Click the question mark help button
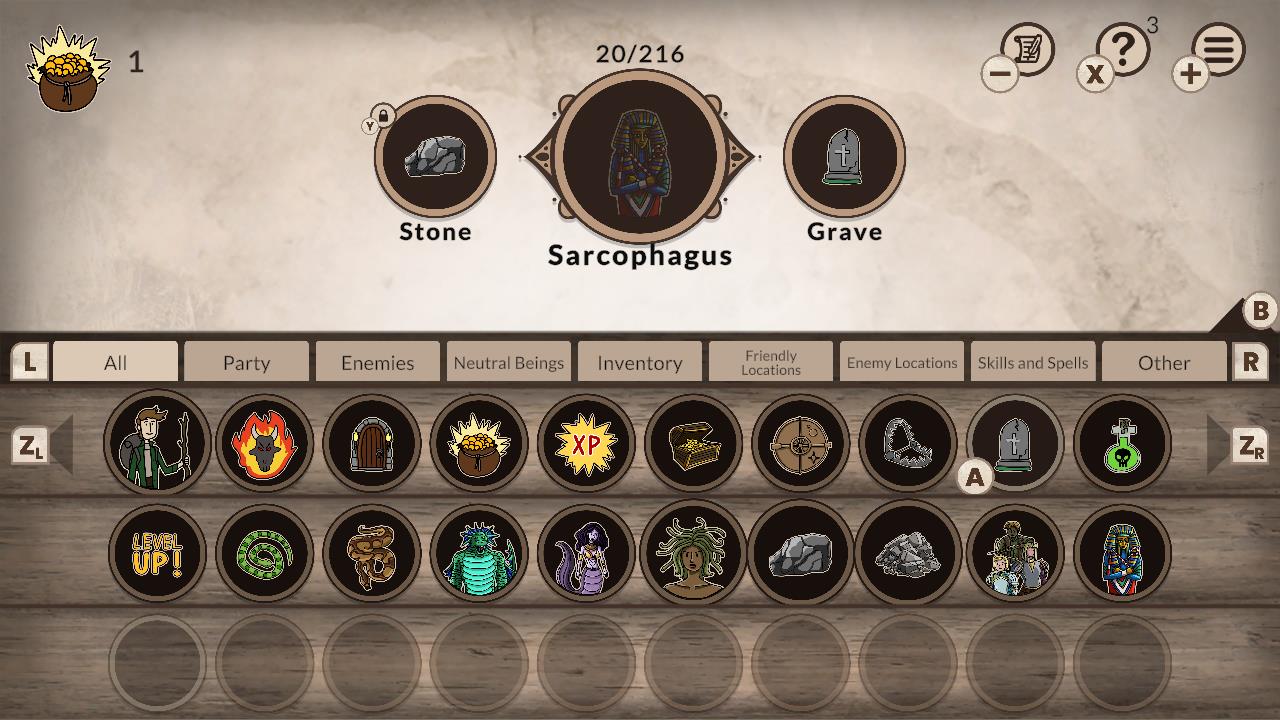1280x720 pixels. [1125, 48]
